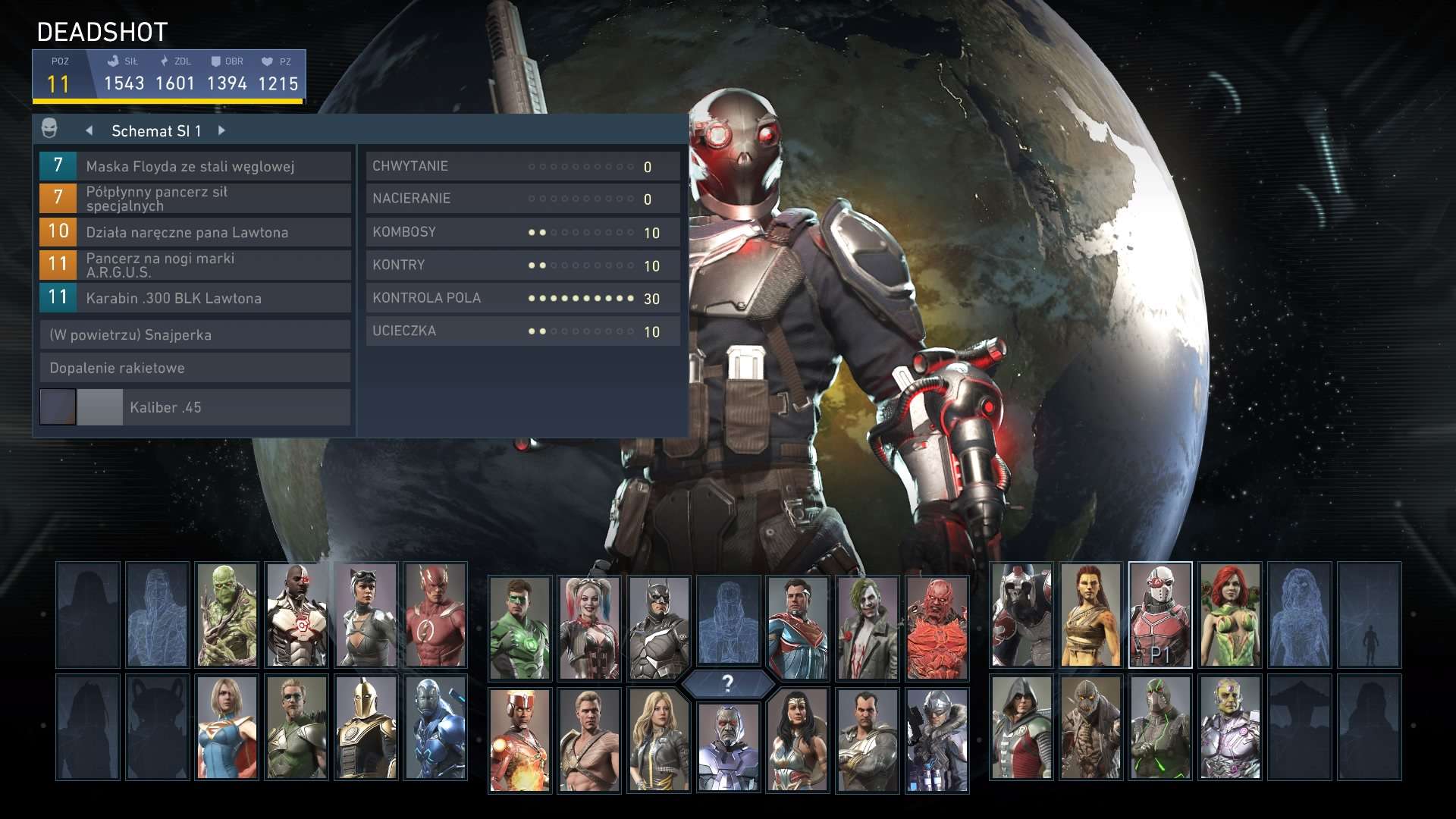Switch to next loadout with right arrow
Screen dimensions: 1456x819
pos(221,130)
